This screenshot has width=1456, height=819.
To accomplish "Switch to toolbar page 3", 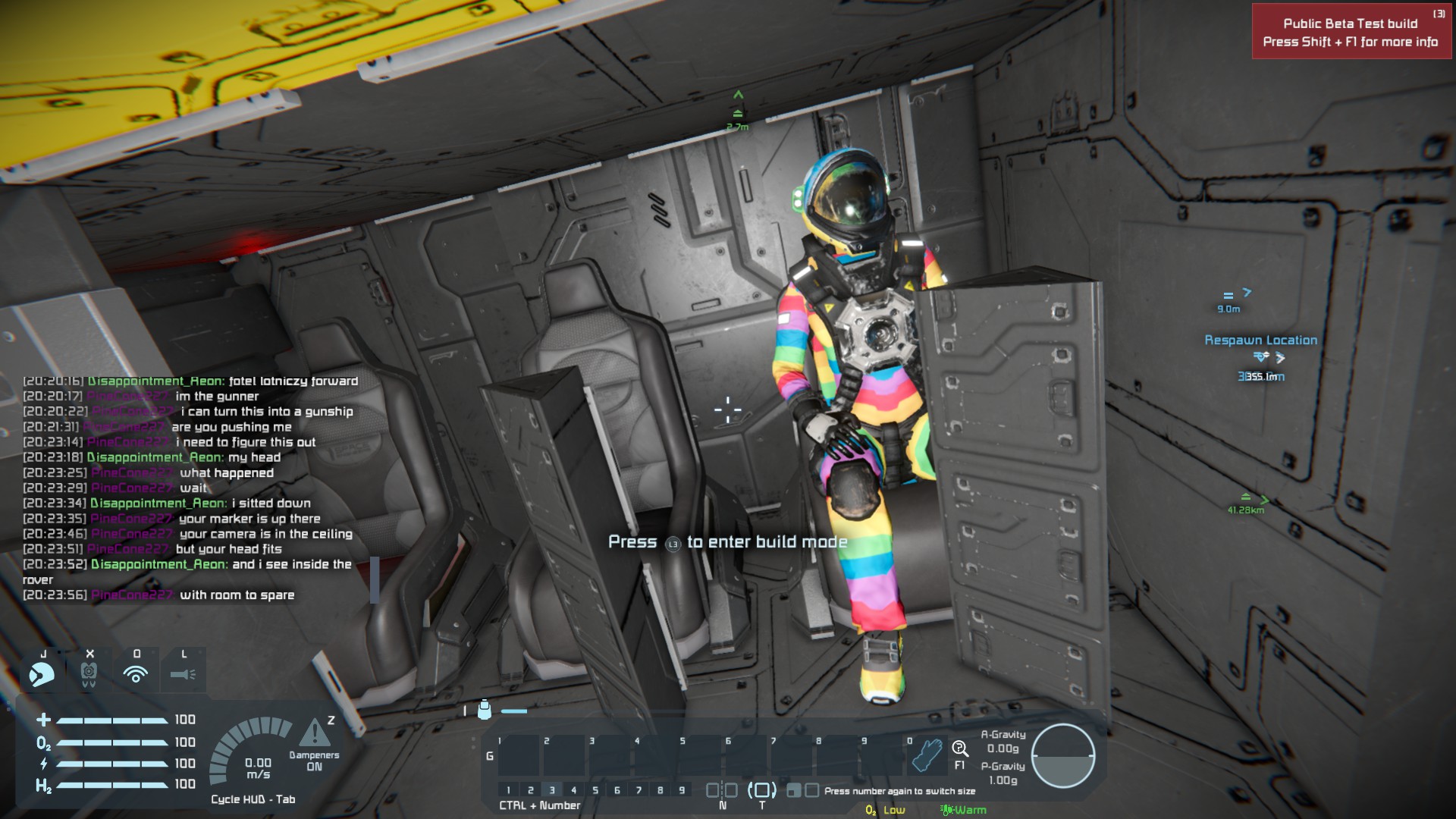I will point(552,790).
